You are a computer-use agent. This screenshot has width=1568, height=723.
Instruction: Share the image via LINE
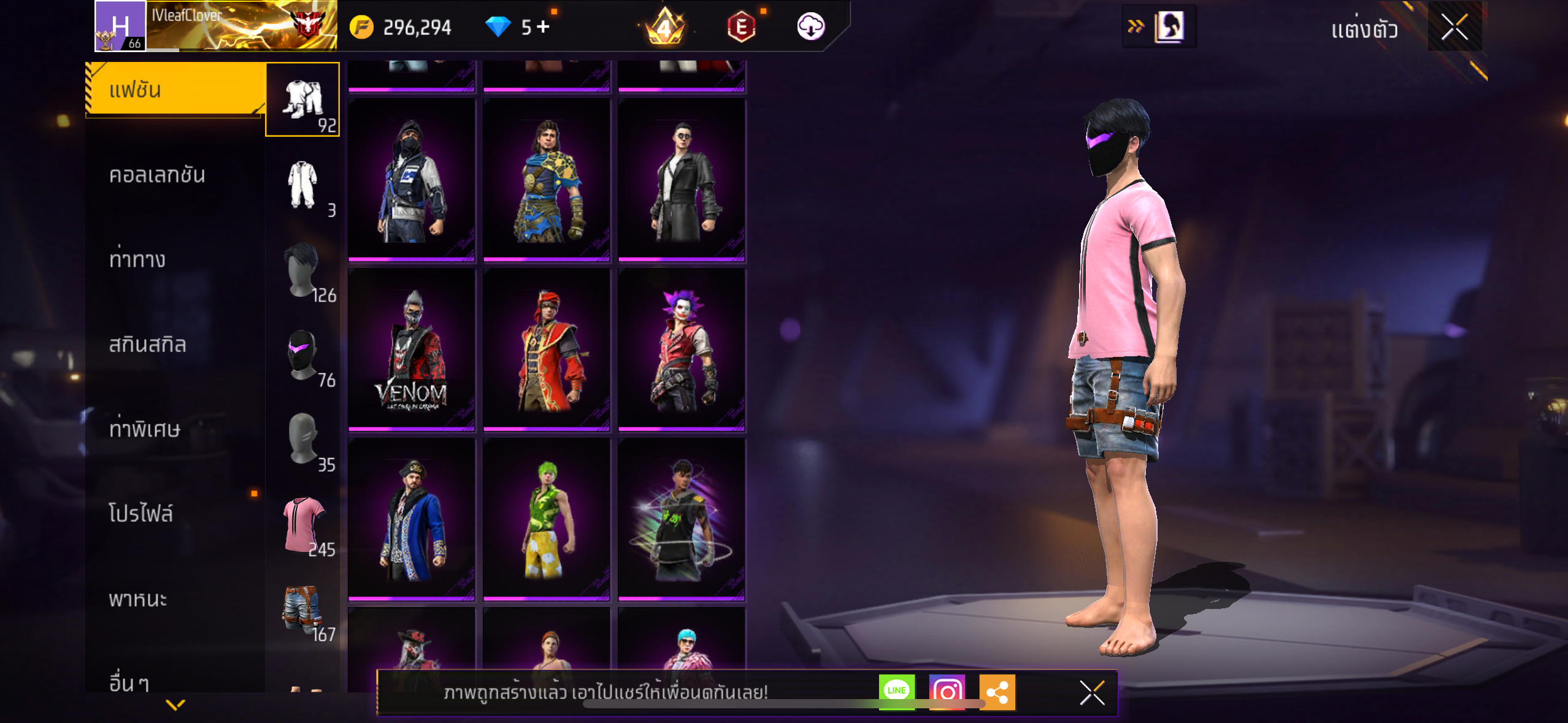pyautogui.click(x=896, y=691)
